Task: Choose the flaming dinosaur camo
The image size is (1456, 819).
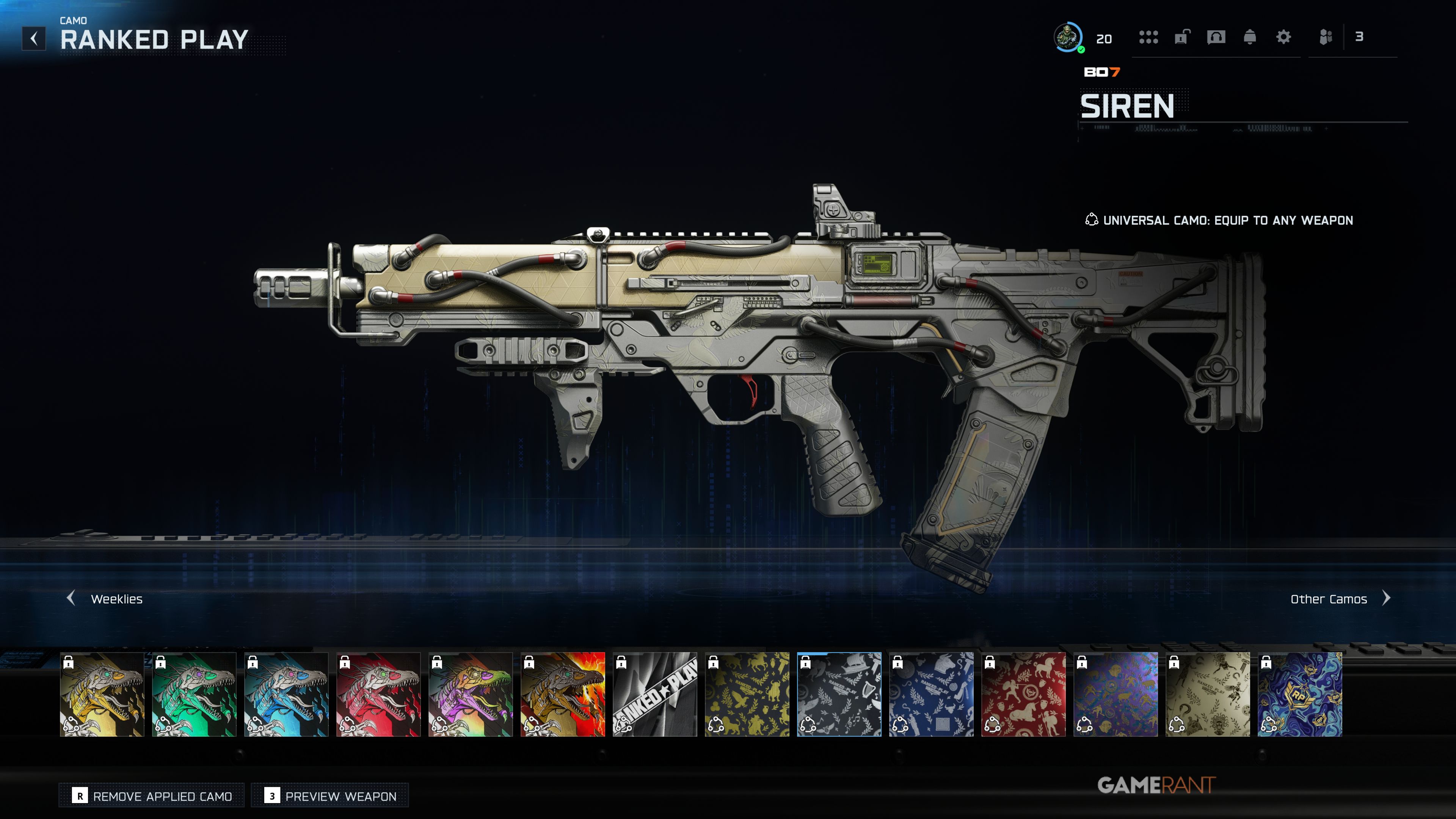Action: pyautogui.click(x=562, y=694)
